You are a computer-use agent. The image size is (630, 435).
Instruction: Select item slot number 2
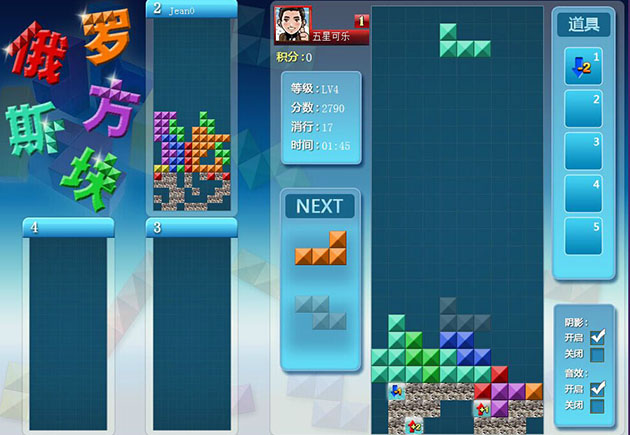583,108
